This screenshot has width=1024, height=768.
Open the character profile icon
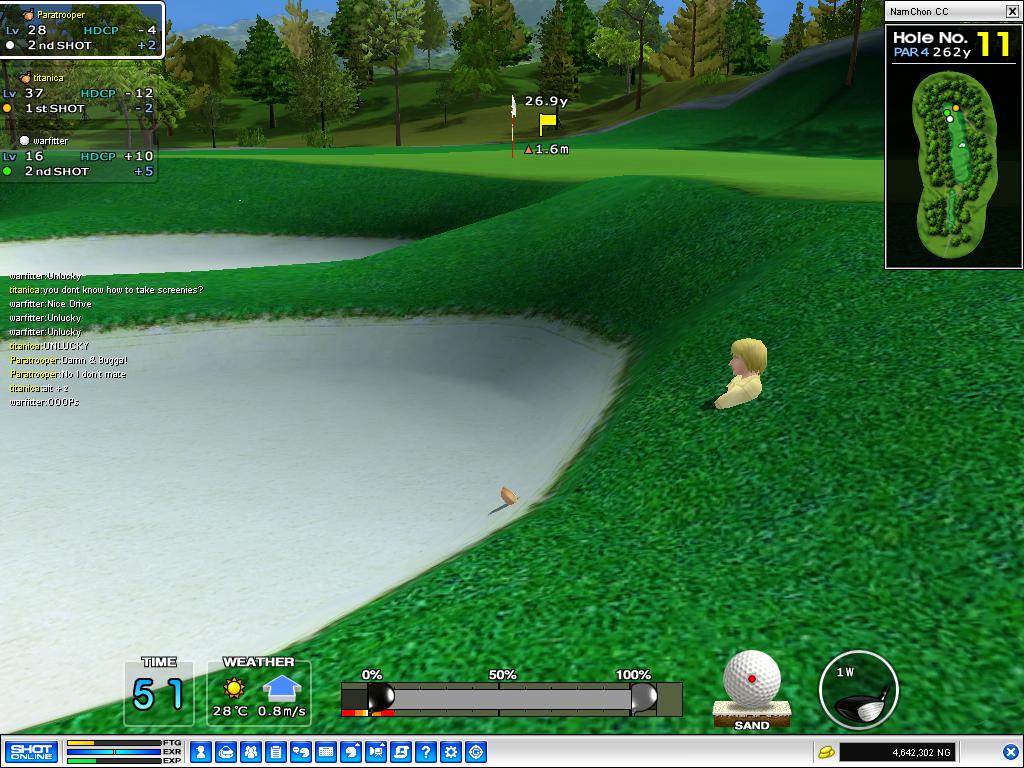201,752
